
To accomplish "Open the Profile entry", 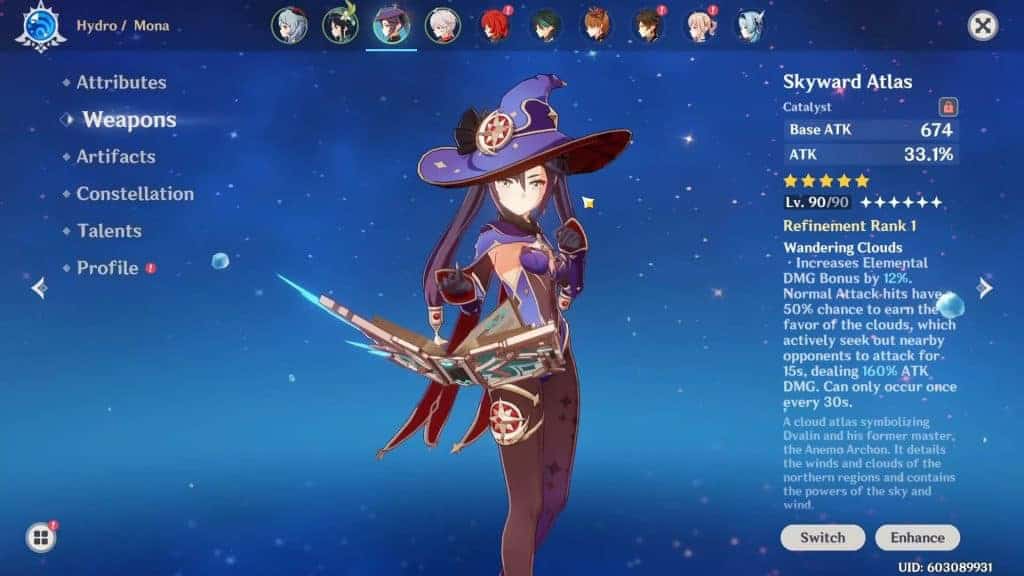I will [107, 268].
